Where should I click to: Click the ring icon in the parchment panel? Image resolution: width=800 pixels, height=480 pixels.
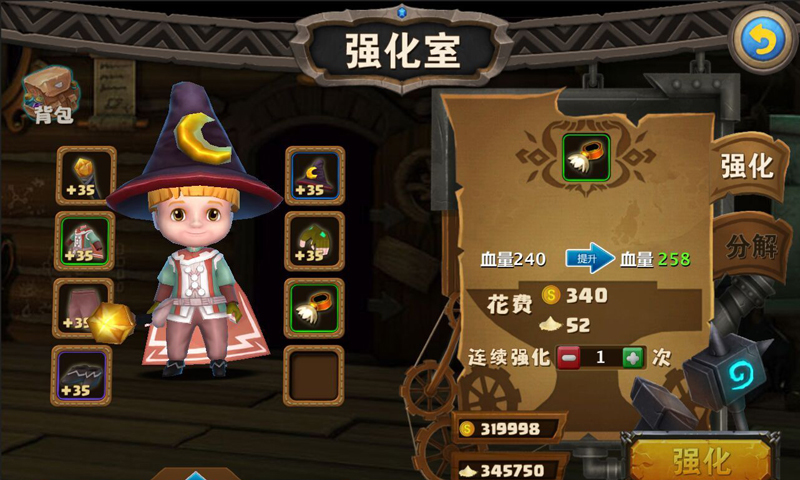coord(585,157)
